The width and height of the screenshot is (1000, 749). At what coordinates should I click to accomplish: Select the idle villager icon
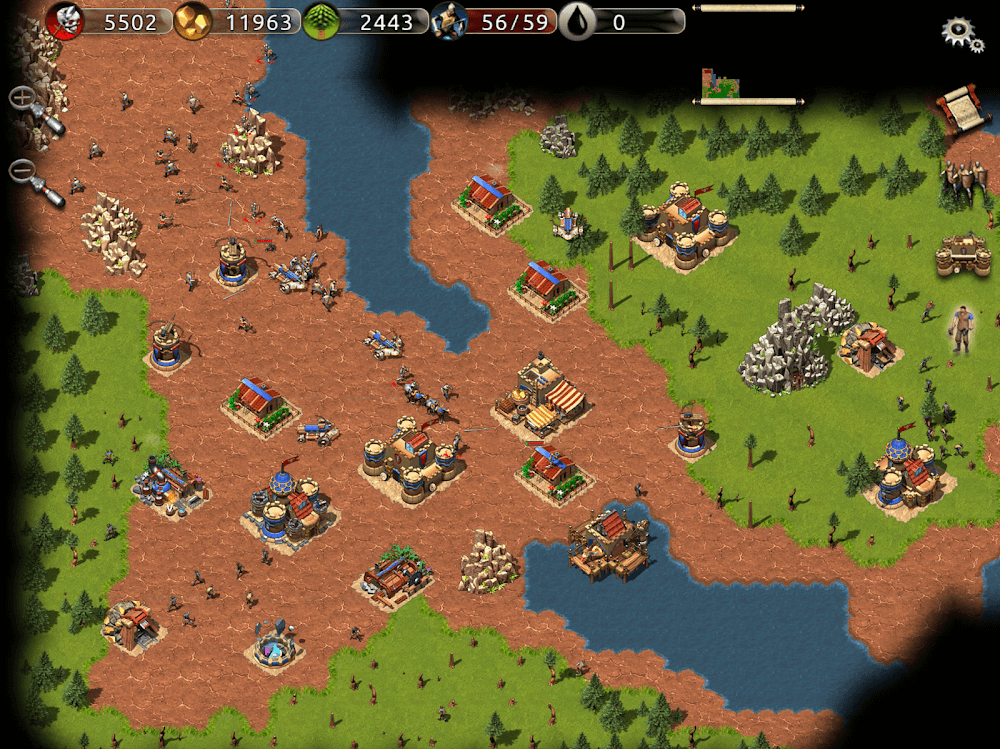pyautogui.click(x=961, y=329)
